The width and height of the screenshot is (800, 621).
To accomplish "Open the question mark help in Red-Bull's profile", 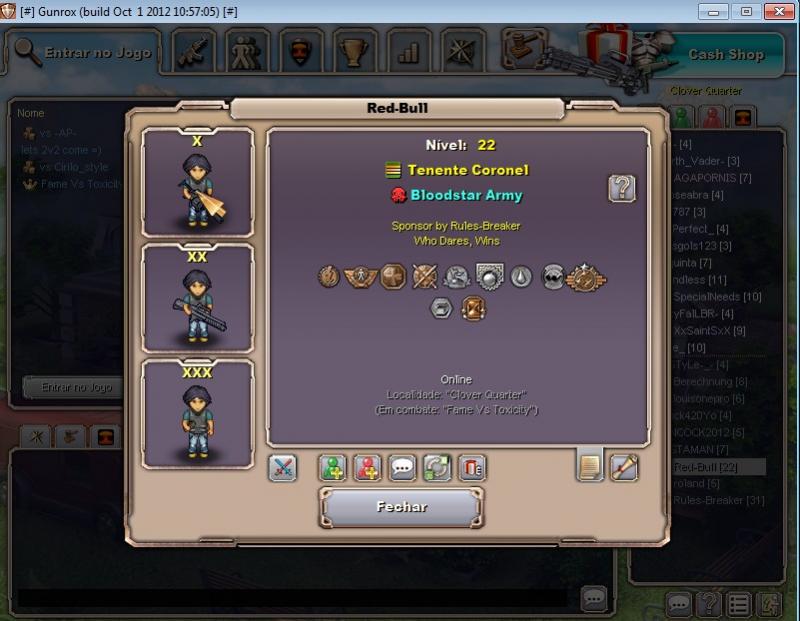I will pyautogui.click(x=622, y=188).
